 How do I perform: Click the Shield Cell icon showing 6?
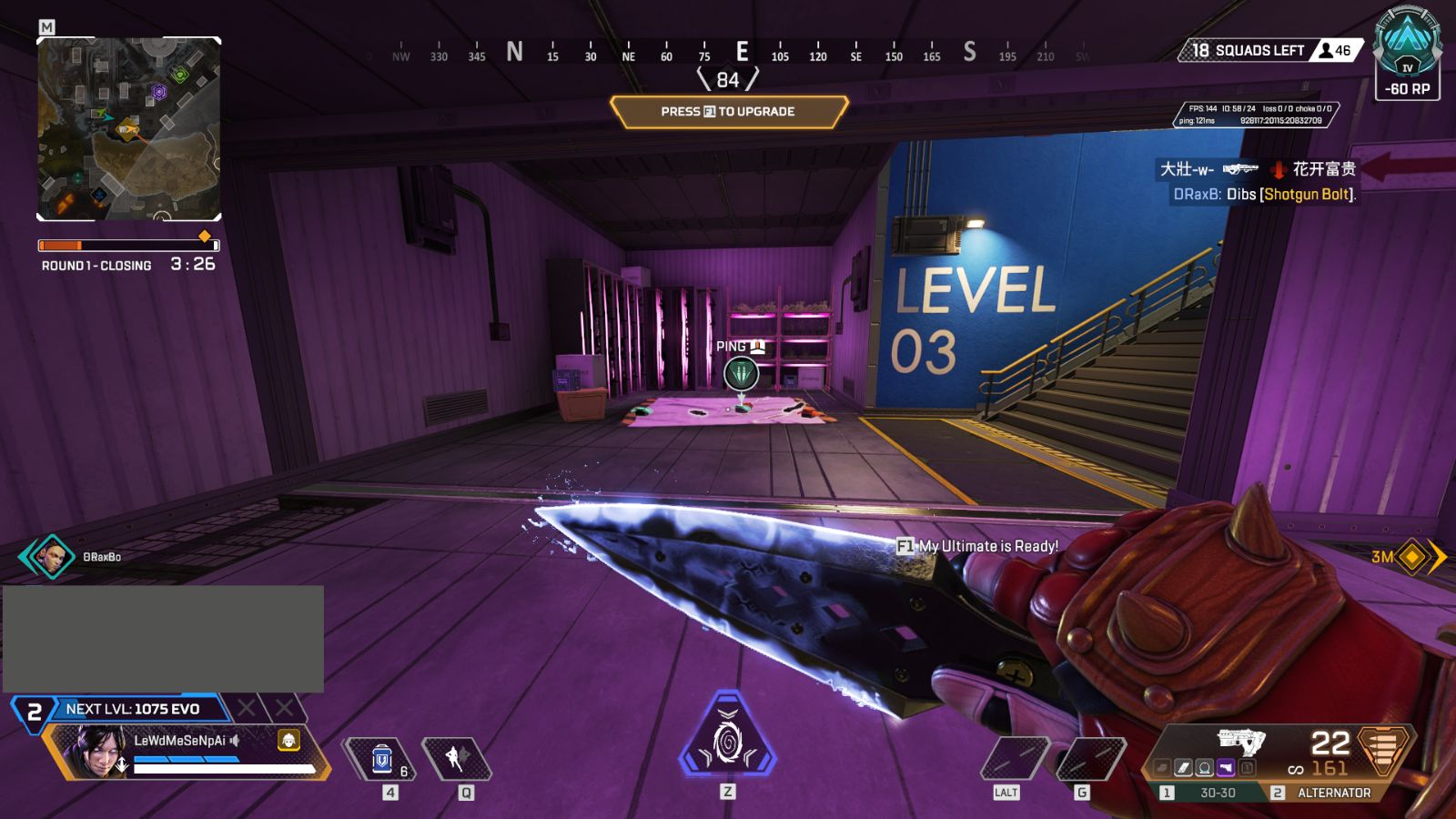382,757
